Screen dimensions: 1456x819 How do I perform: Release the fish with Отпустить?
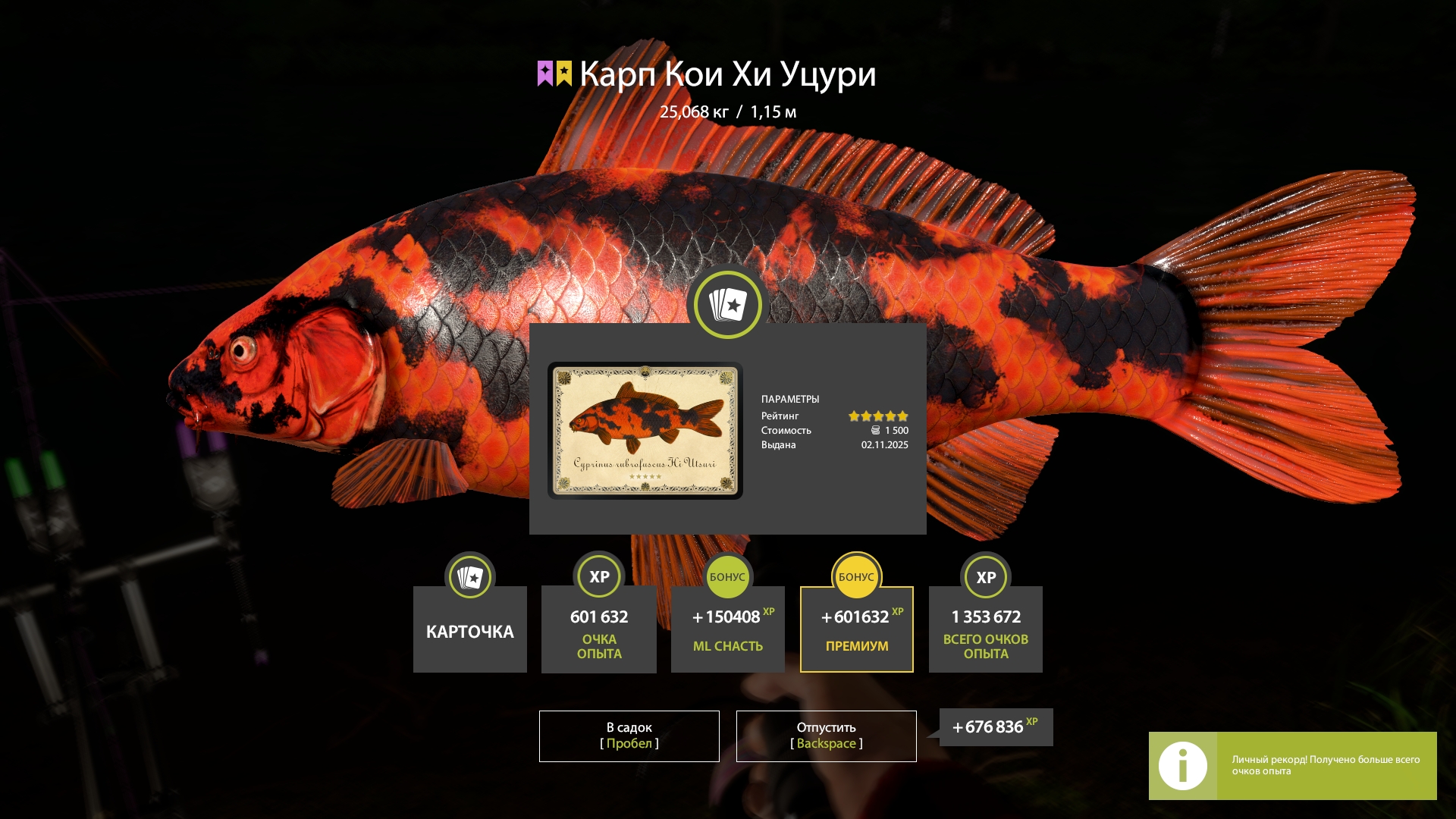coord(826,736)
